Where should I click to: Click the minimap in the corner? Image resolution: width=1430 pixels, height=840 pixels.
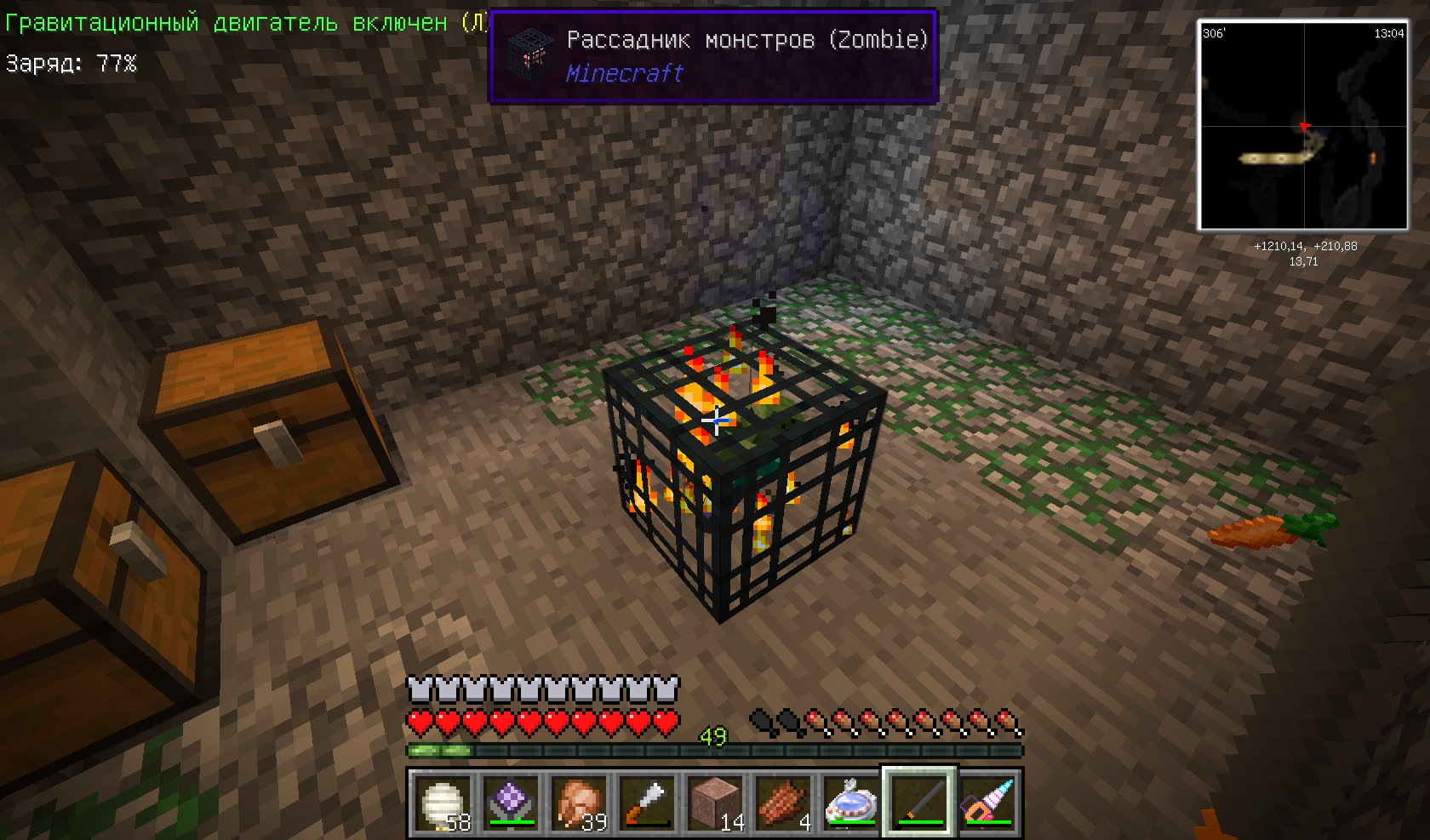tap(1303, 126)
